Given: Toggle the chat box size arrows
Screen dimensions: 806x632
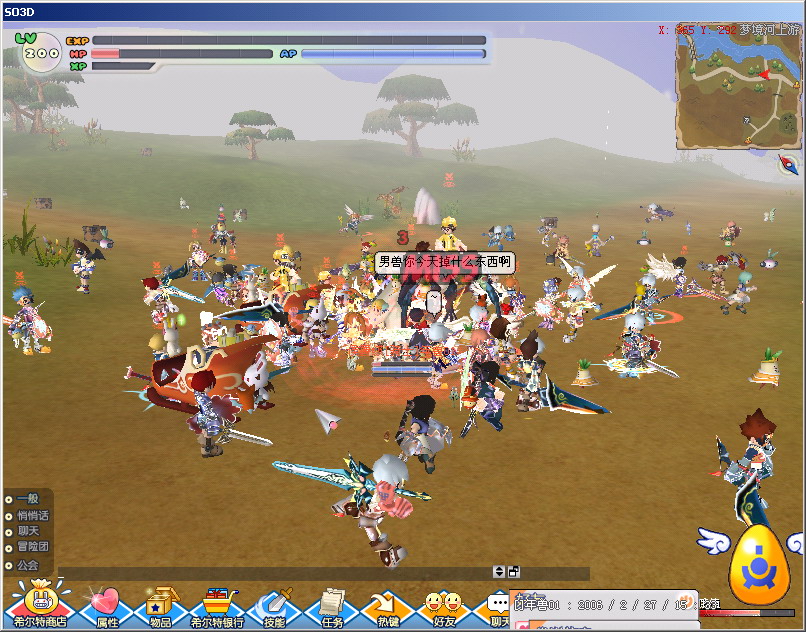Looking at the screenshot, I should [499, 572].
